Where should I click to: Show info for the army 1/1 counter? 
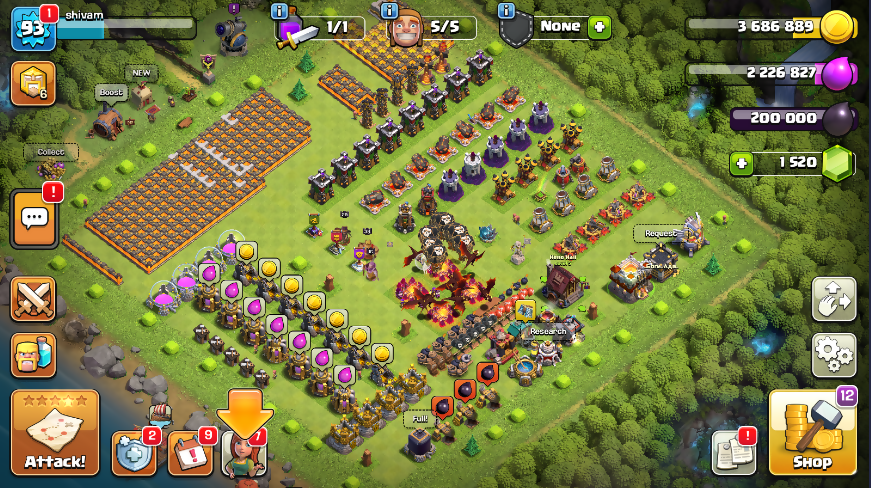point(281,10)
